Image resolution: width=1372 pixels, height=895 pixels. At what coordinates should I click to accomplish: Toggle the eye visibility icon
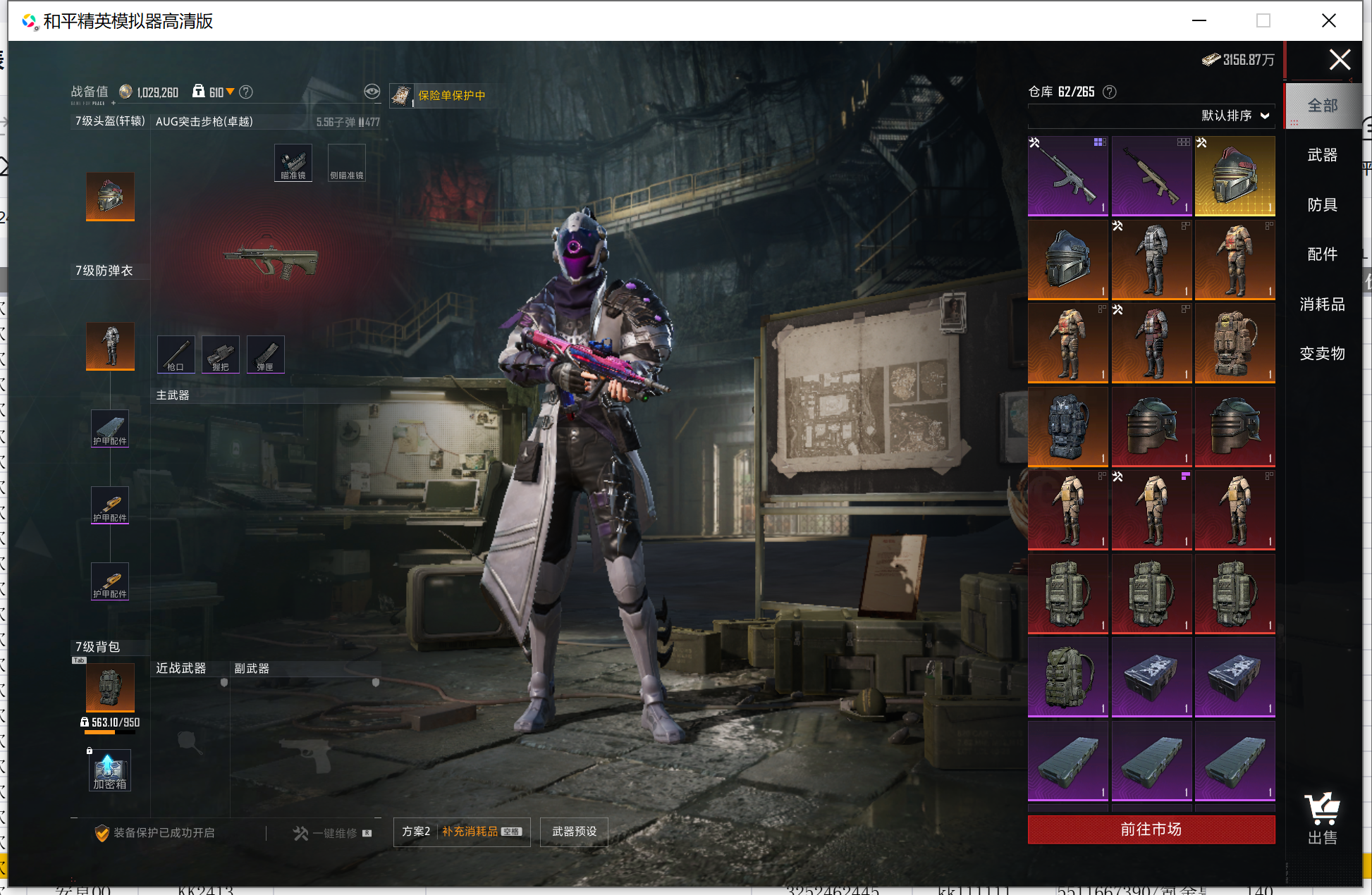click(372, 92)
